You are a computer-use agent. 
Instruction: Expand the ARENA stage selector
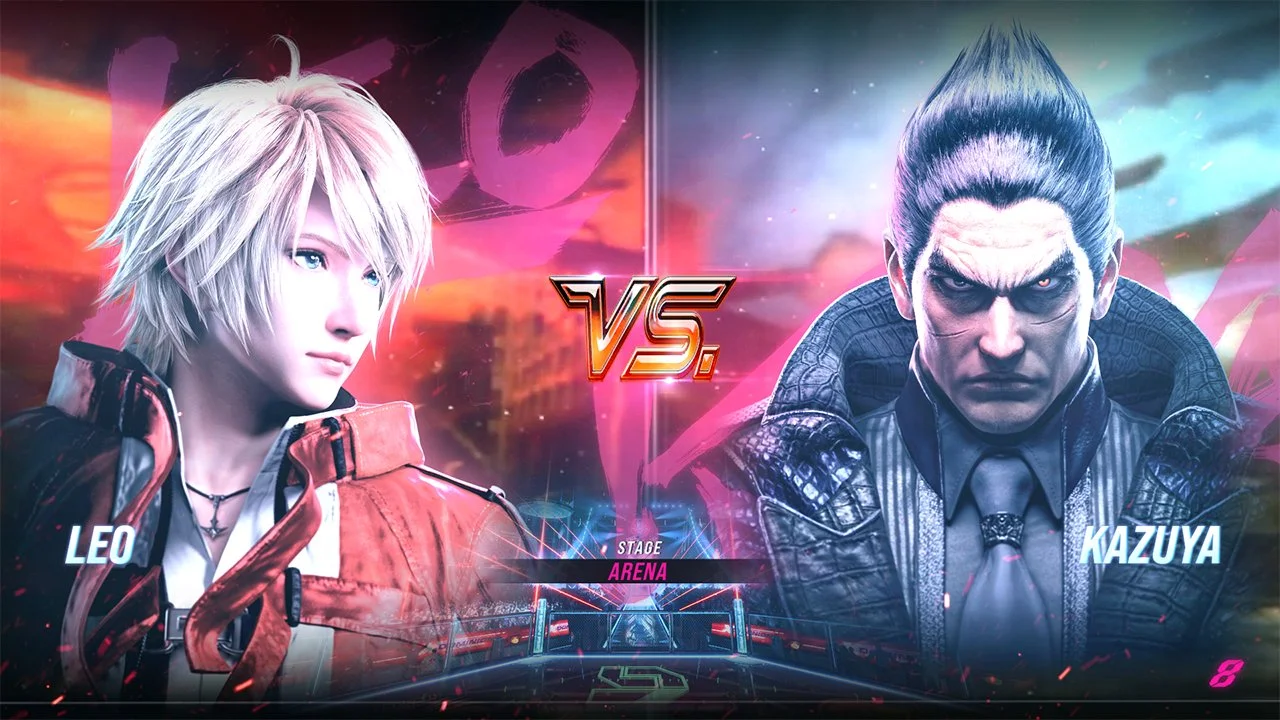pos(640,570)
